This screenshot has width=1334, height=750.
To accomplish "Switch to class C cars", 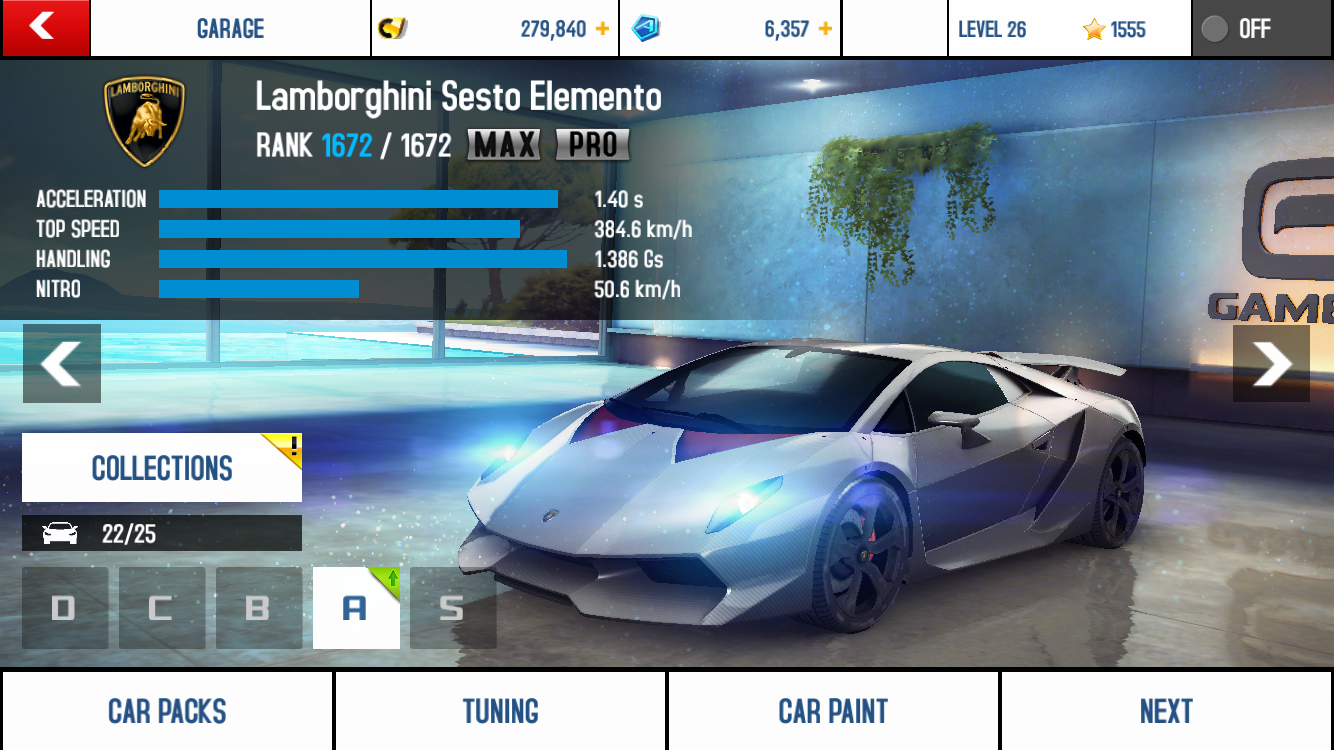I will point(161,608).
